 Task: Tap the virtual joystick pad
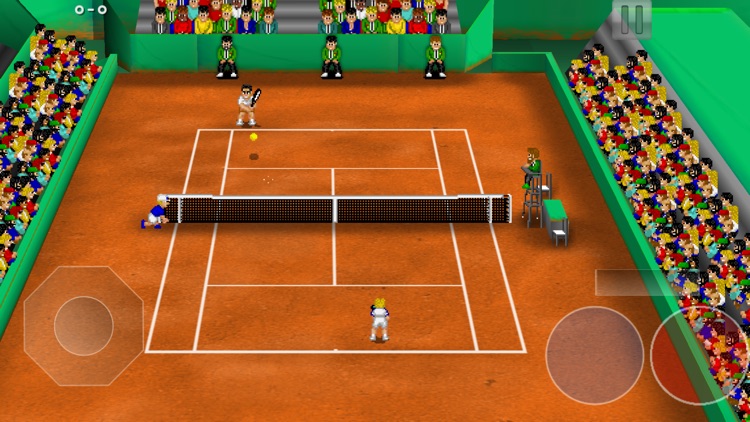(x=83, y=326)
